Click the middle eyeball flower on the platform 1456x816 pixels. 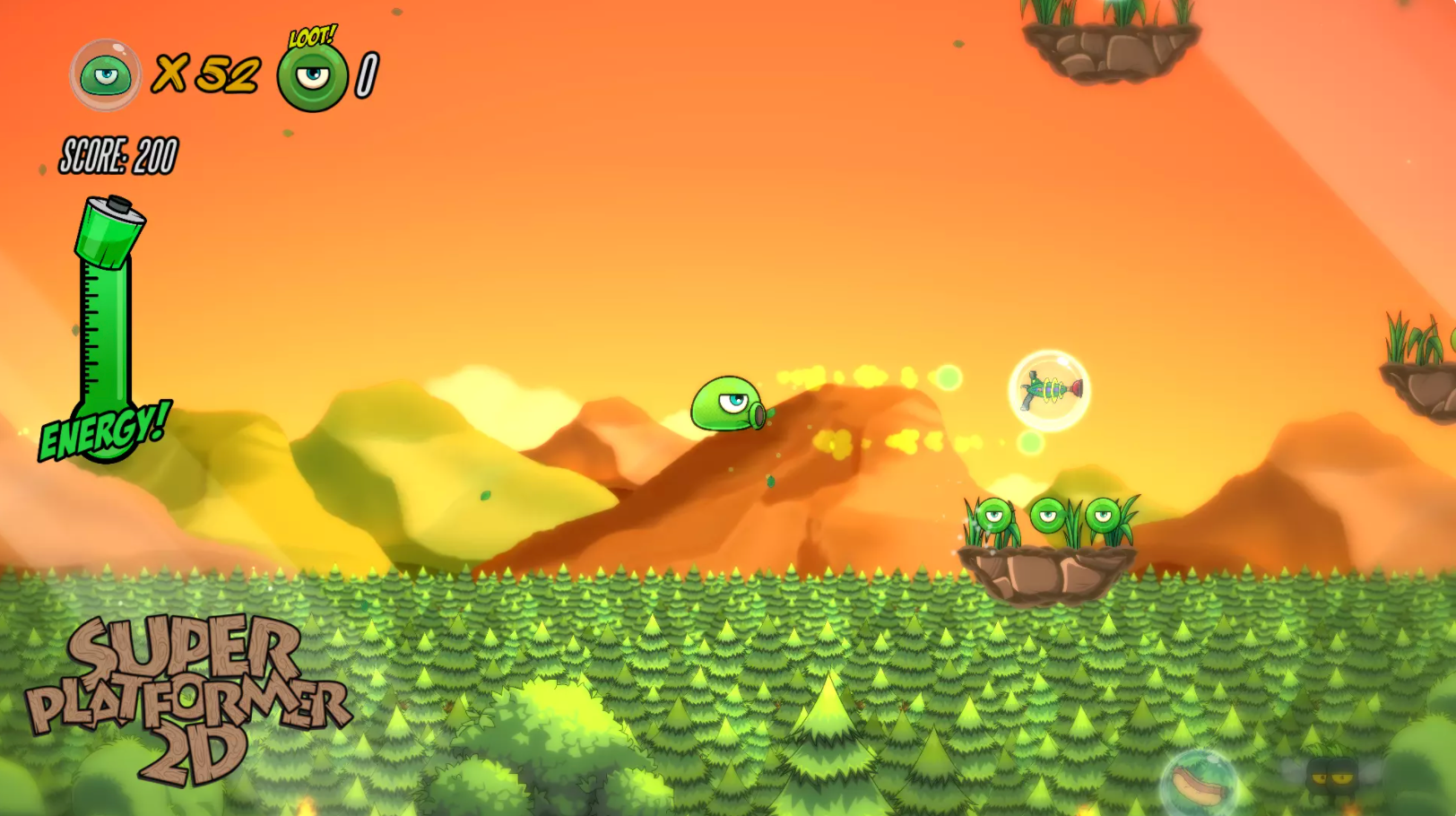[1048, 514]
